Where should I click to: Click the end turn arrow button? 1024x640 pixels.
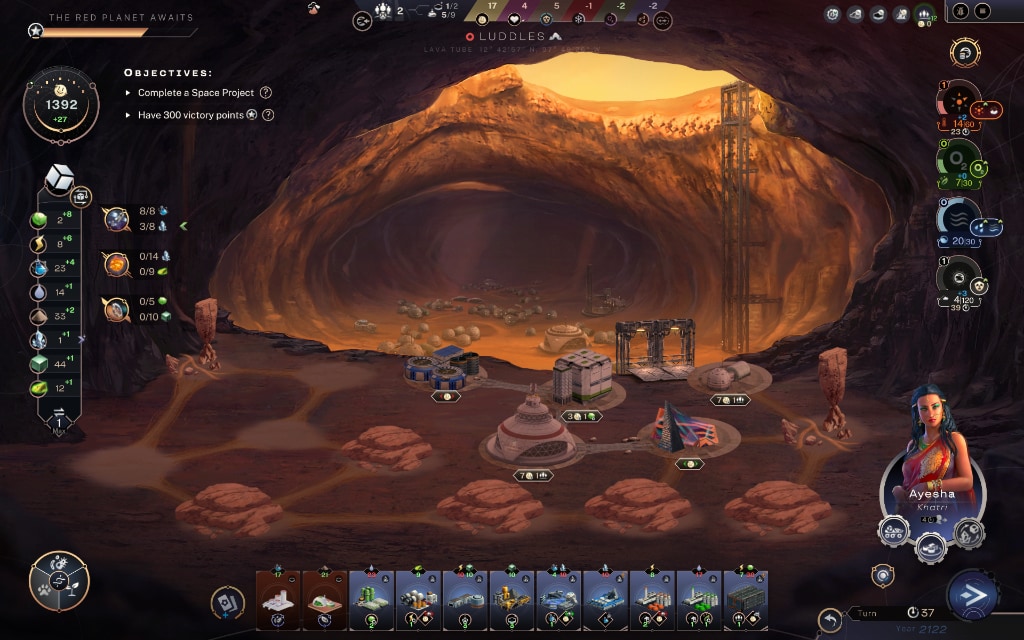pyautogui.click(x=970, y=596)
